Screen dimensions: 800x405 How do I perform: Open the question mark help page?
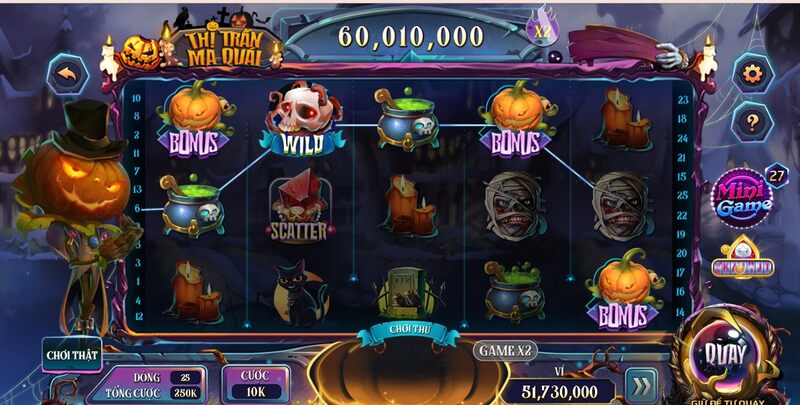pos(751,122)
